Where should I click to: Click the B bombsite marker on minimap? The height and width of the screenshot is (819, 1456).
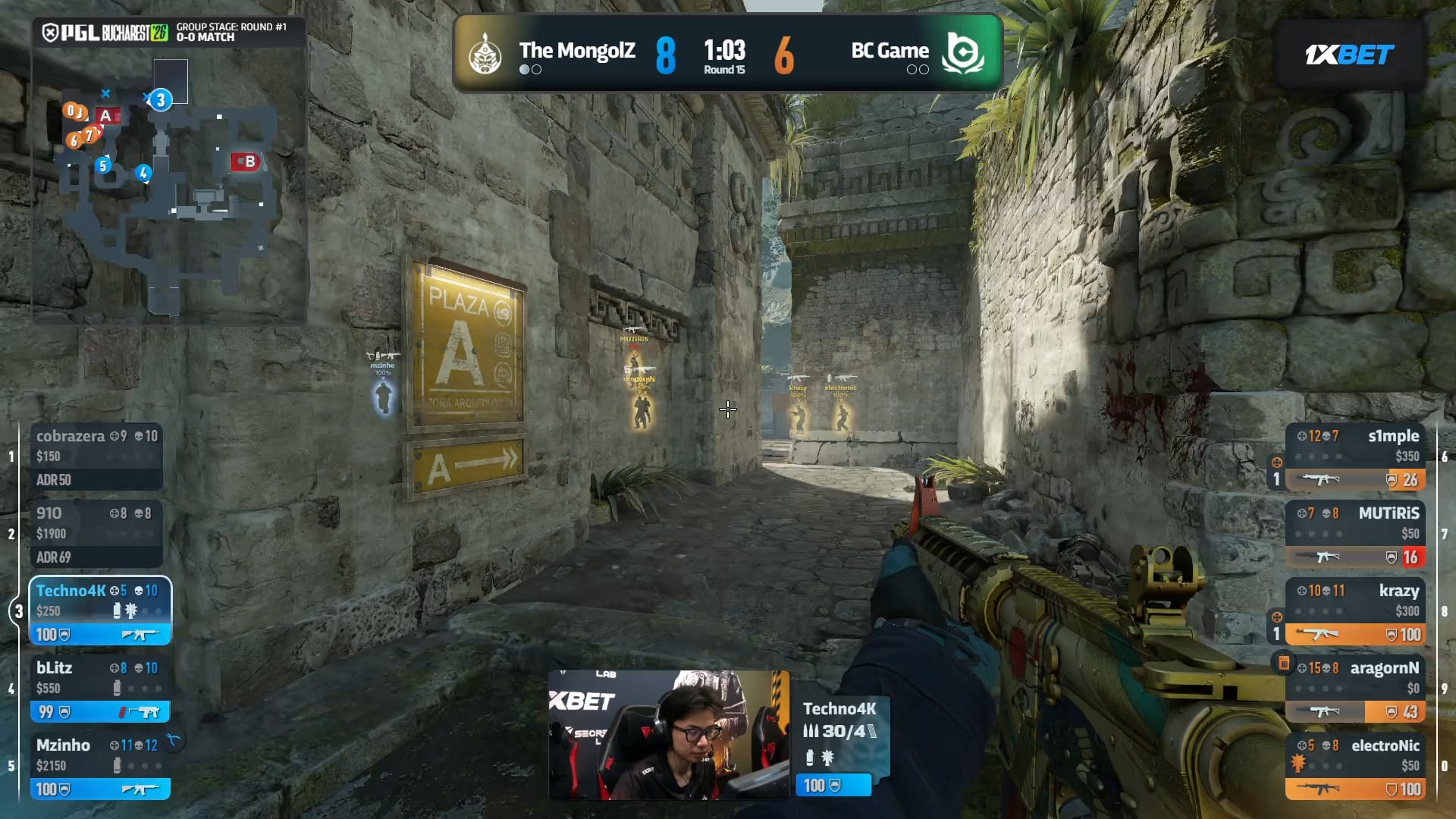(246, 162)
